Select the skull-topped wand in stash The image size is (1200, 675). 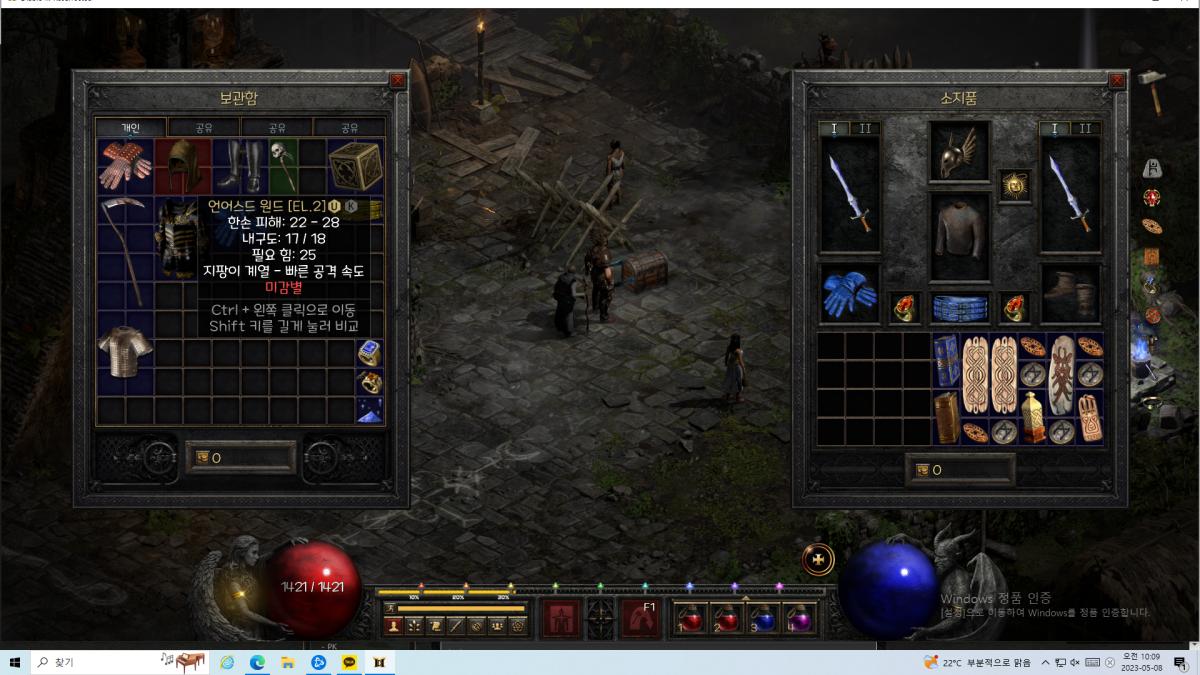[283, 165]
